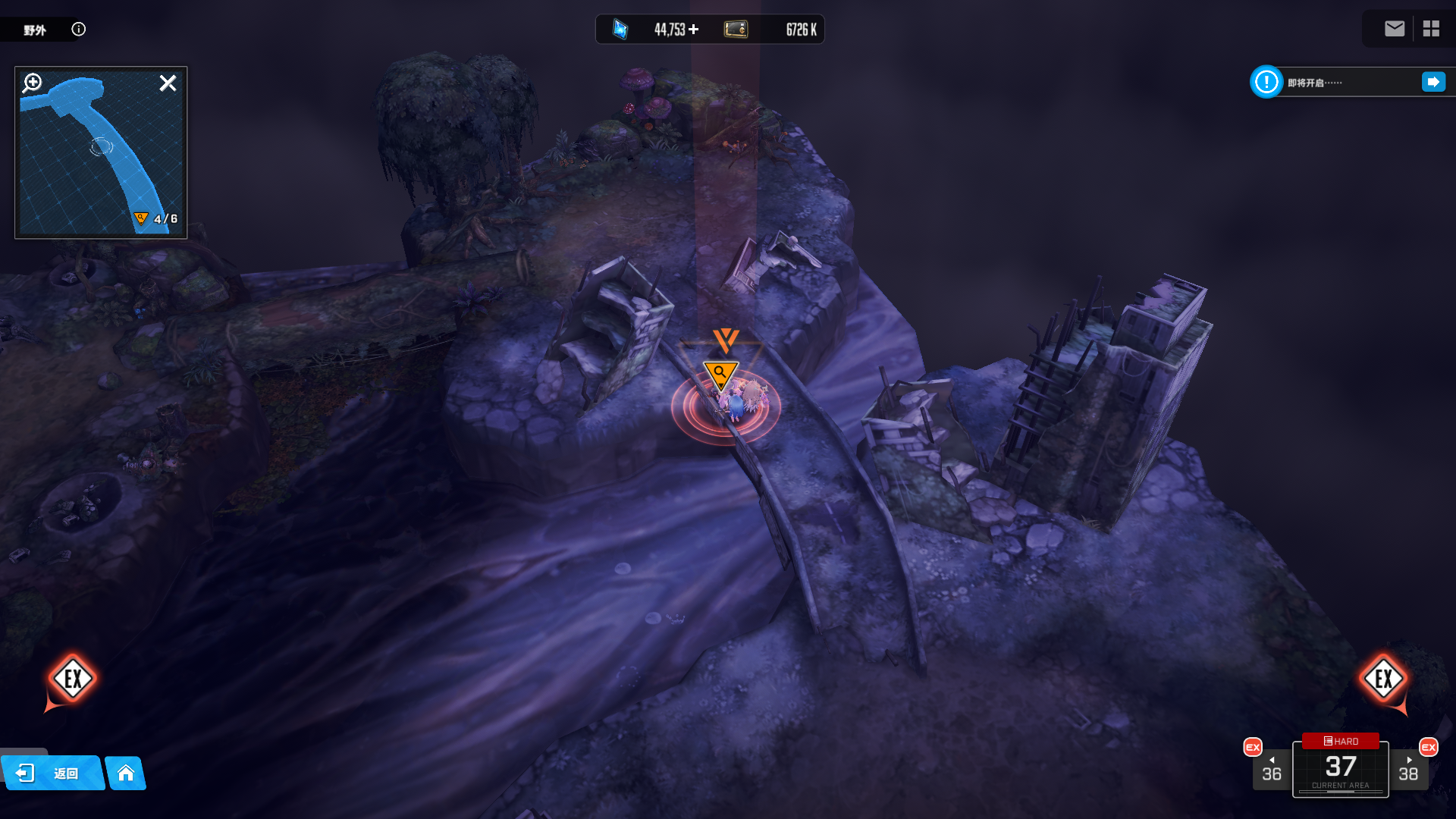Open the four-square grid menu
The image size is (1456, 819).
coord(1431,29)
